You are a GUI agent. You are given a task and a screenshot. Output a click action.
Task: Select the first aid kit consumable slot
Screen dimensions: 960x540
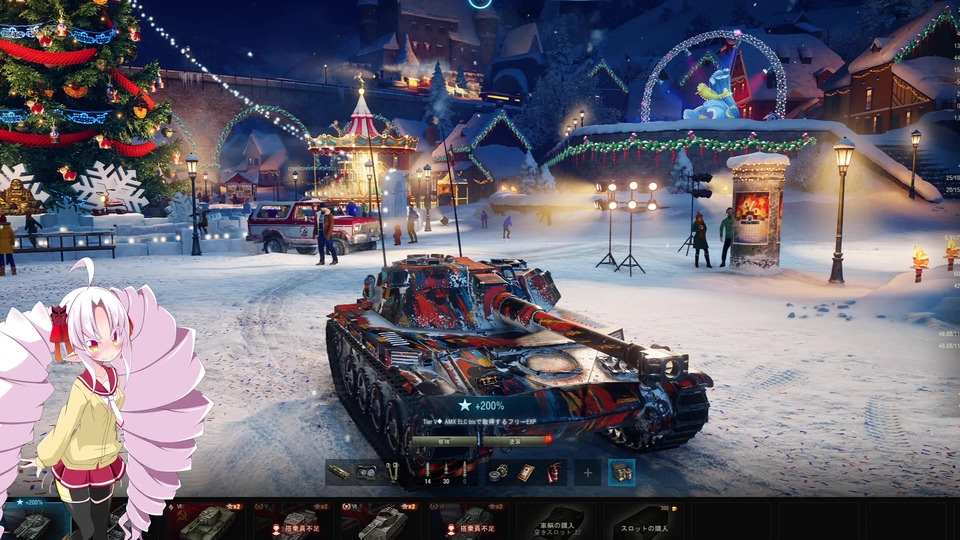point(526,473)
